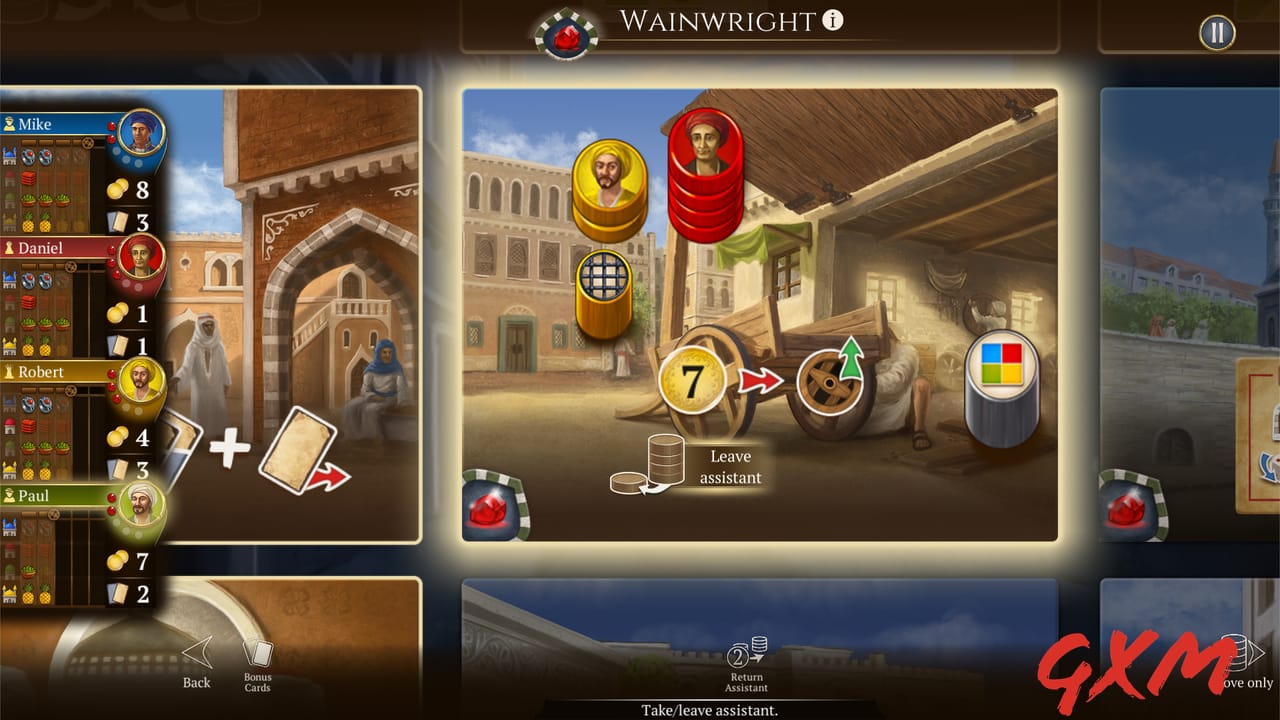Screen dimensions: 1280x720
Task: Pause the game
Action: coord(1216,33)
